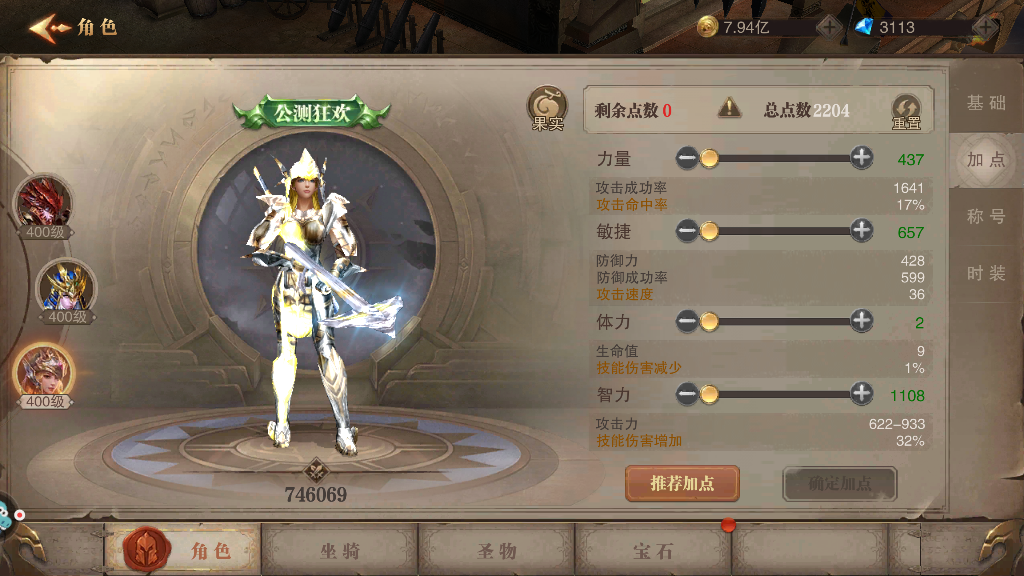Screen dimensions: 1024x576
Task: Switch to the 基础 tab
Action: coord(986,103)
